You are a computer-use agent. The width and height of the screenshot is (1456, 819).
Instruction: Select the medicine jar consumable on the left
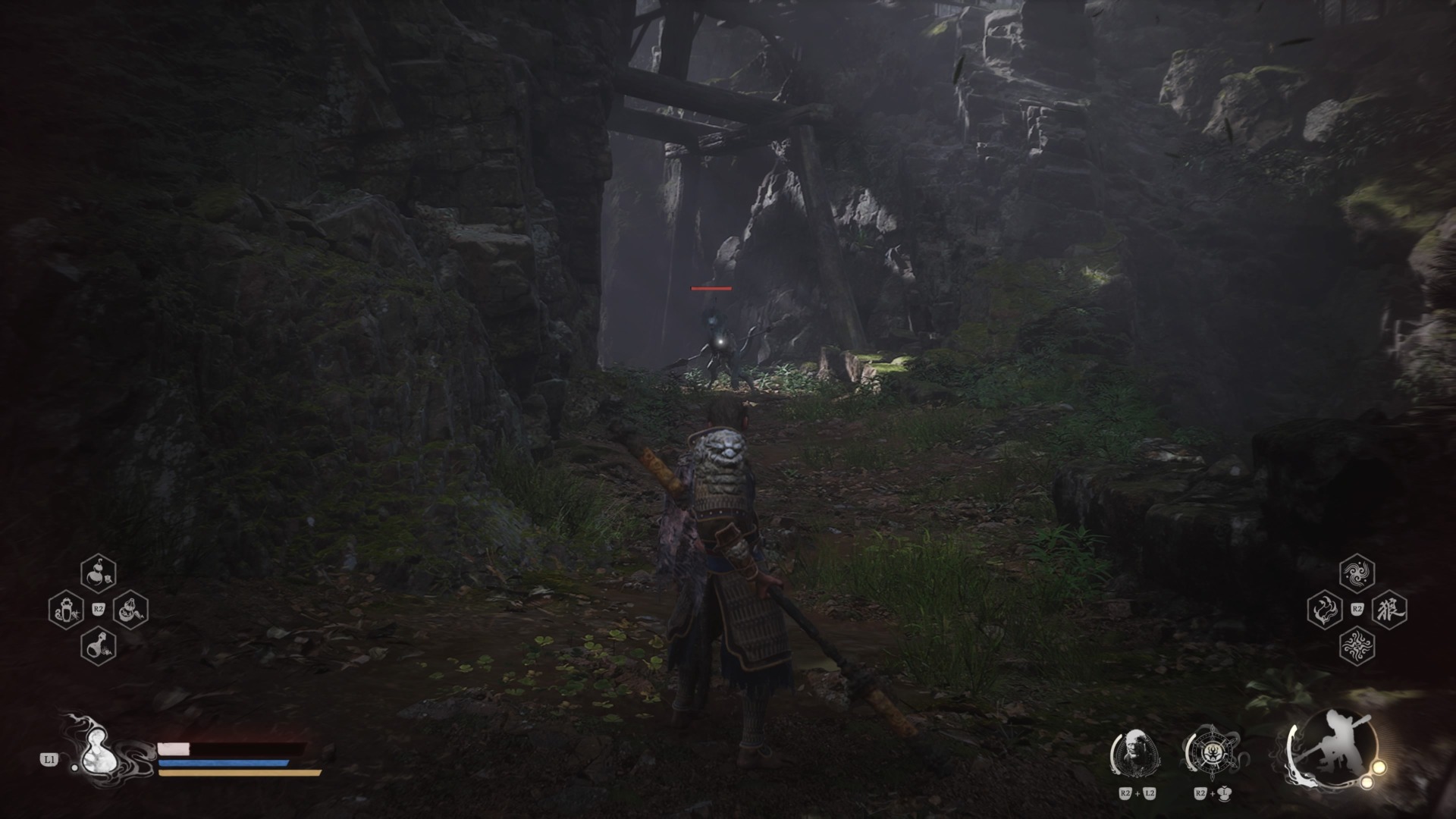pyautogui.click(x=66, y=609)
